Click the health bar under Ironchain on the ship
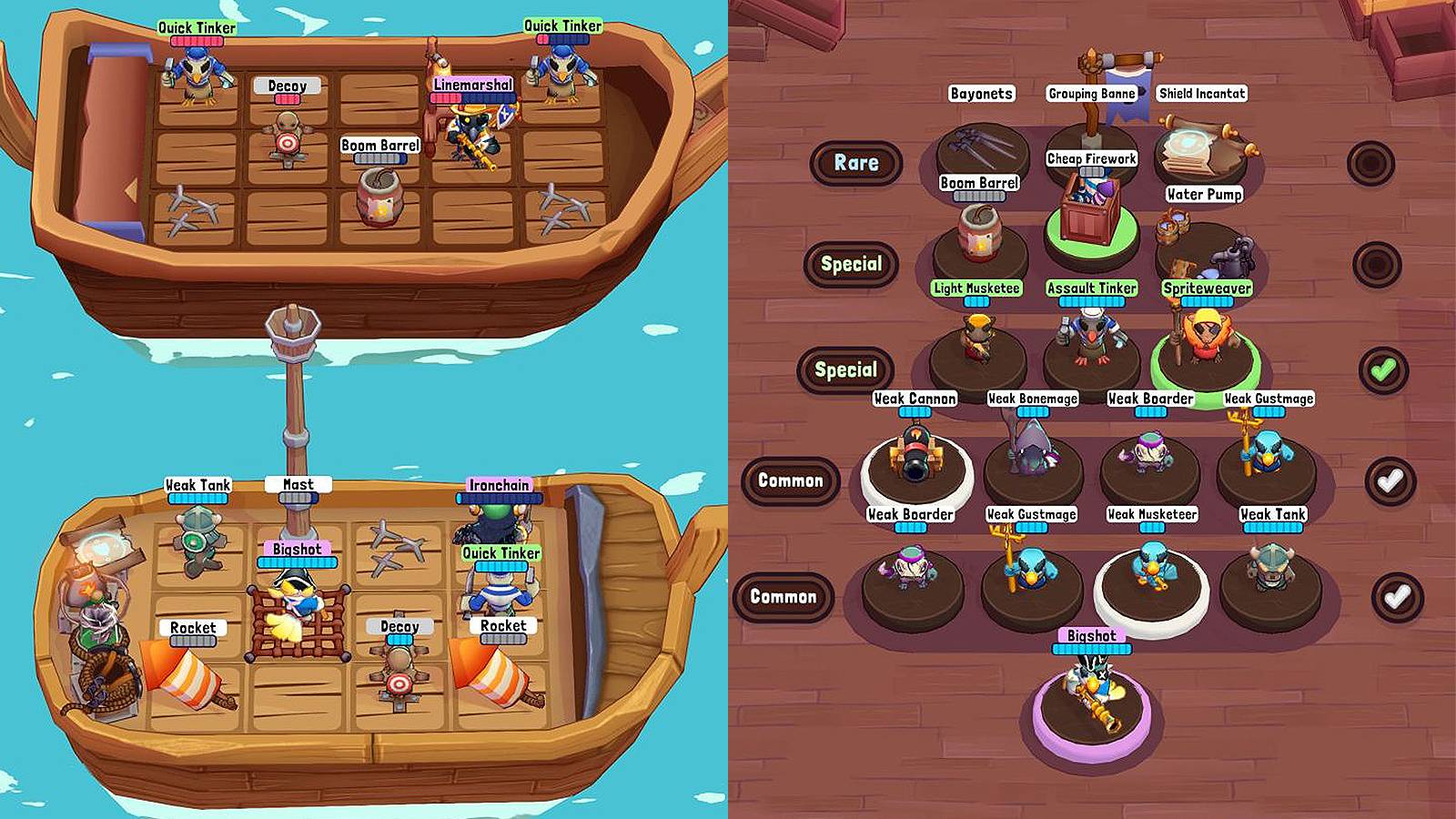 [498, 500]
